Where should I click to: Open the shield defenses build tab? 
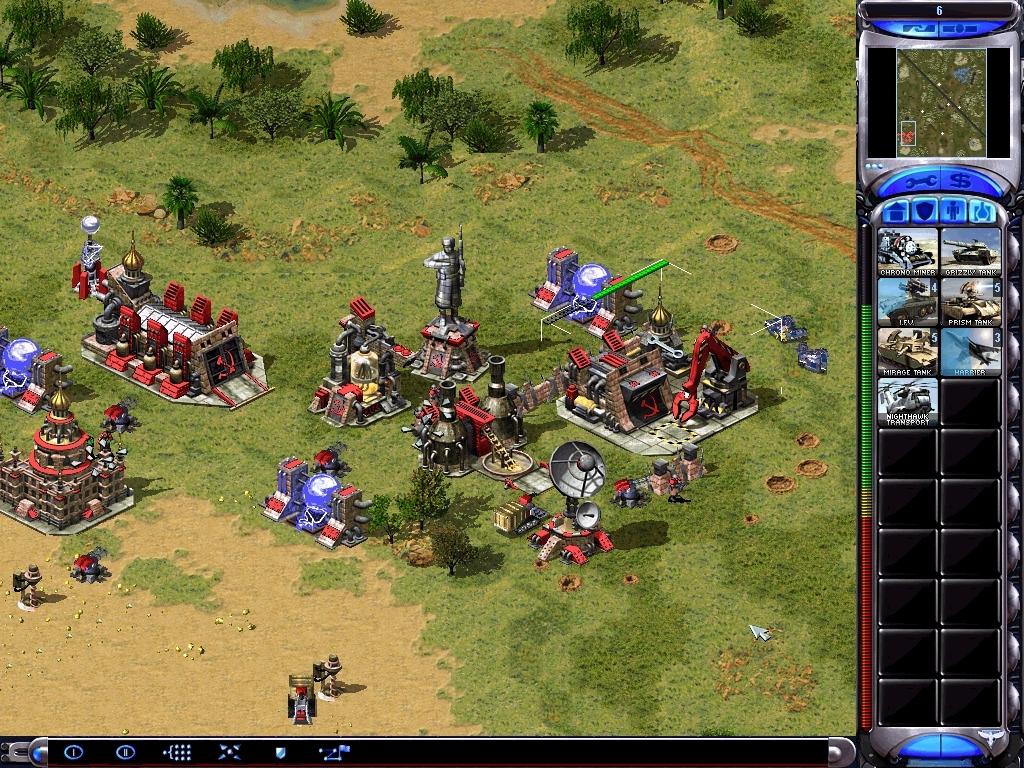click(925, 212)
